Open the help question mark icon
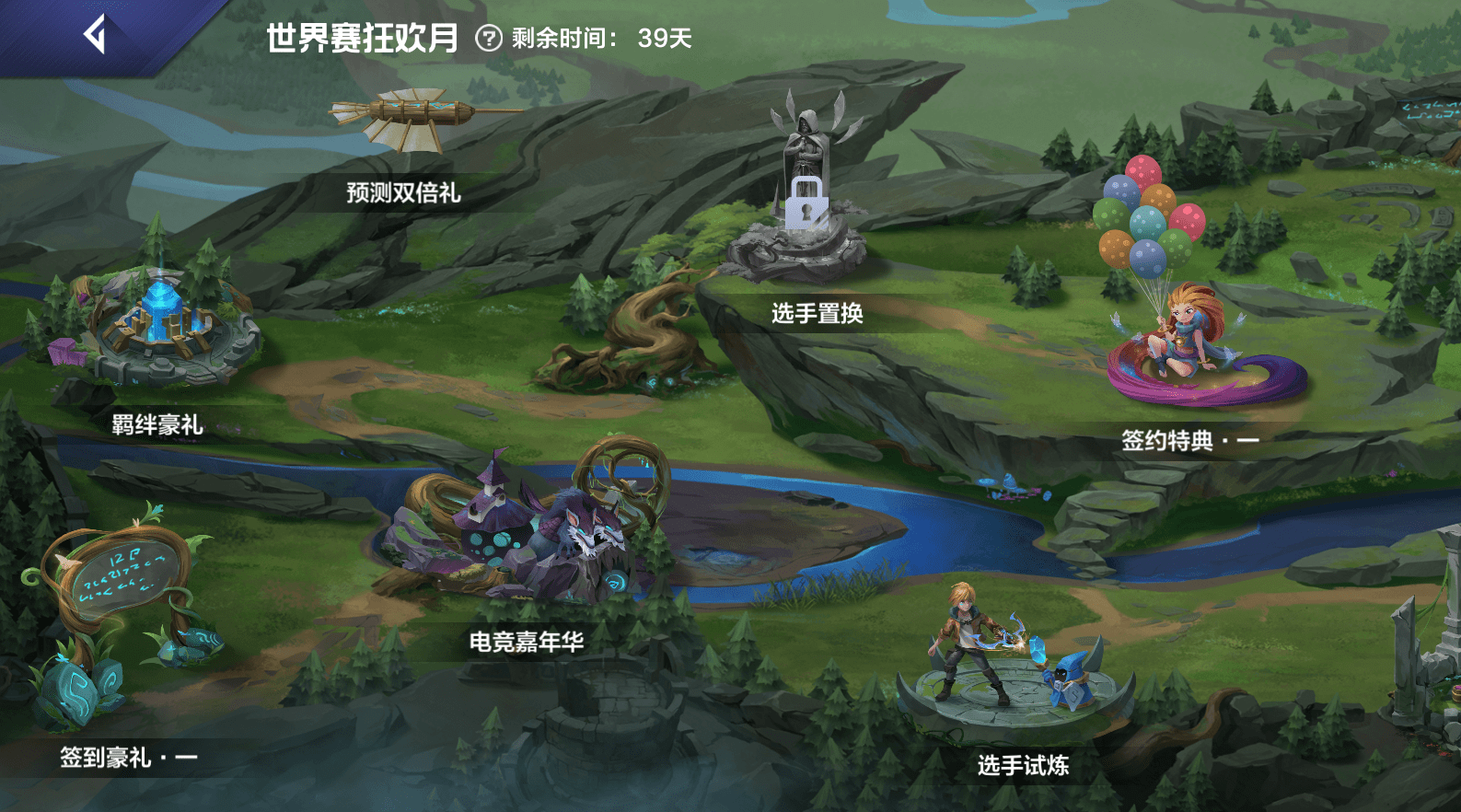Viewport: 1461px width, 812px height. (x=489, y=39)
